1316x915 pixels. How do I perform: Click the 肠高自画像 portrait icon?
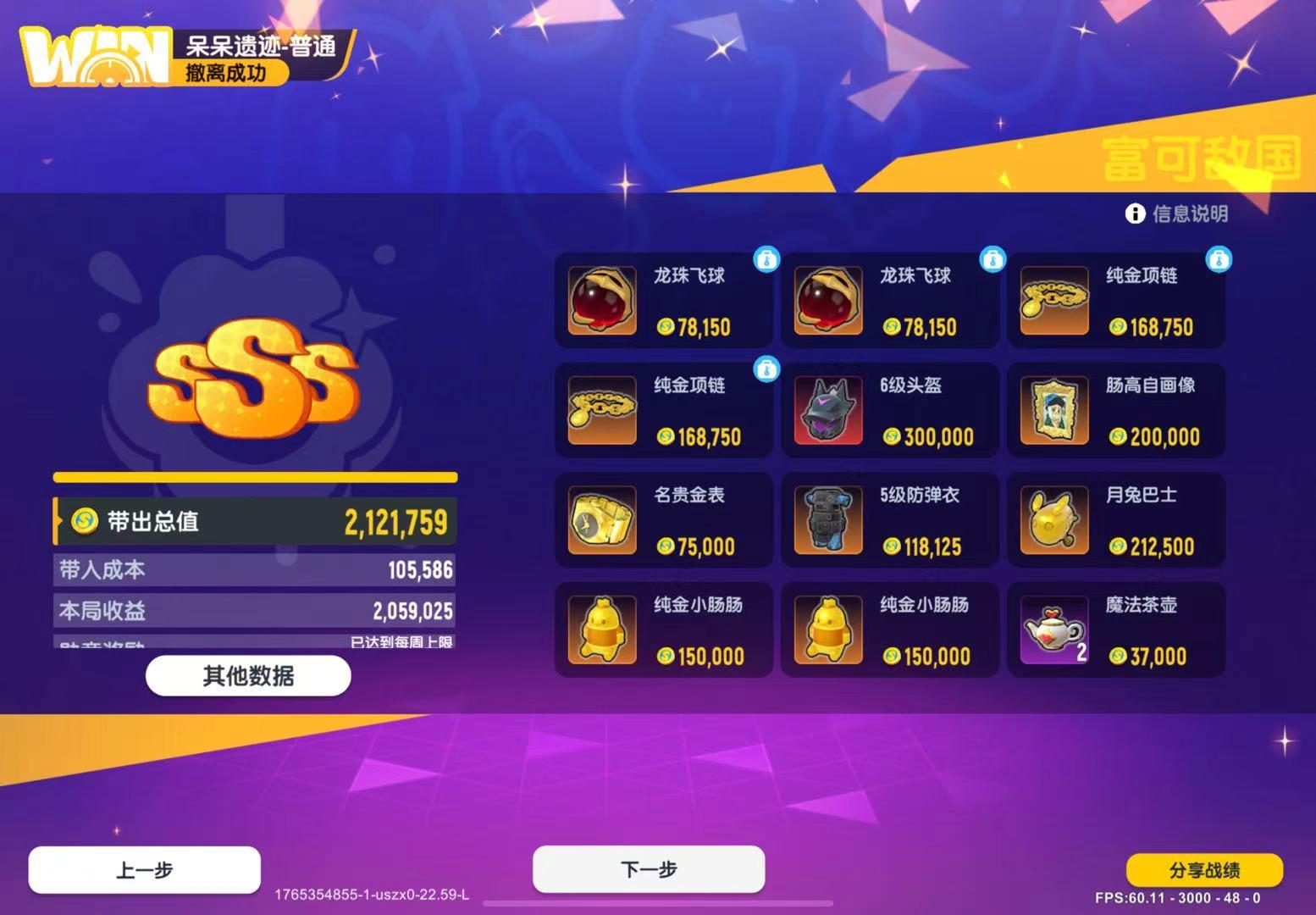1054,410
